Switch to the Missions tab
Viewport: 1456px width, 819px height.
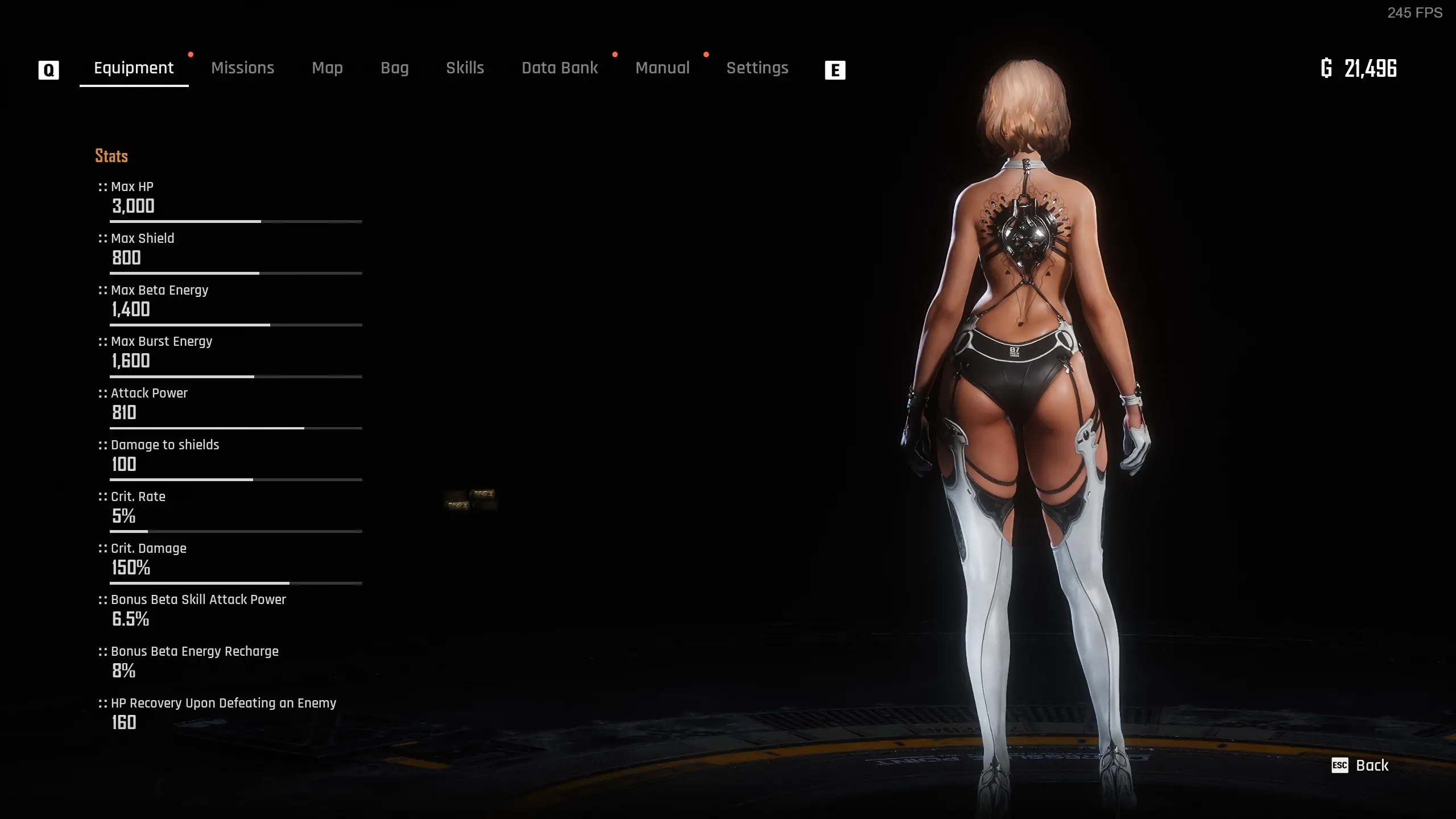tap(242, 68)
